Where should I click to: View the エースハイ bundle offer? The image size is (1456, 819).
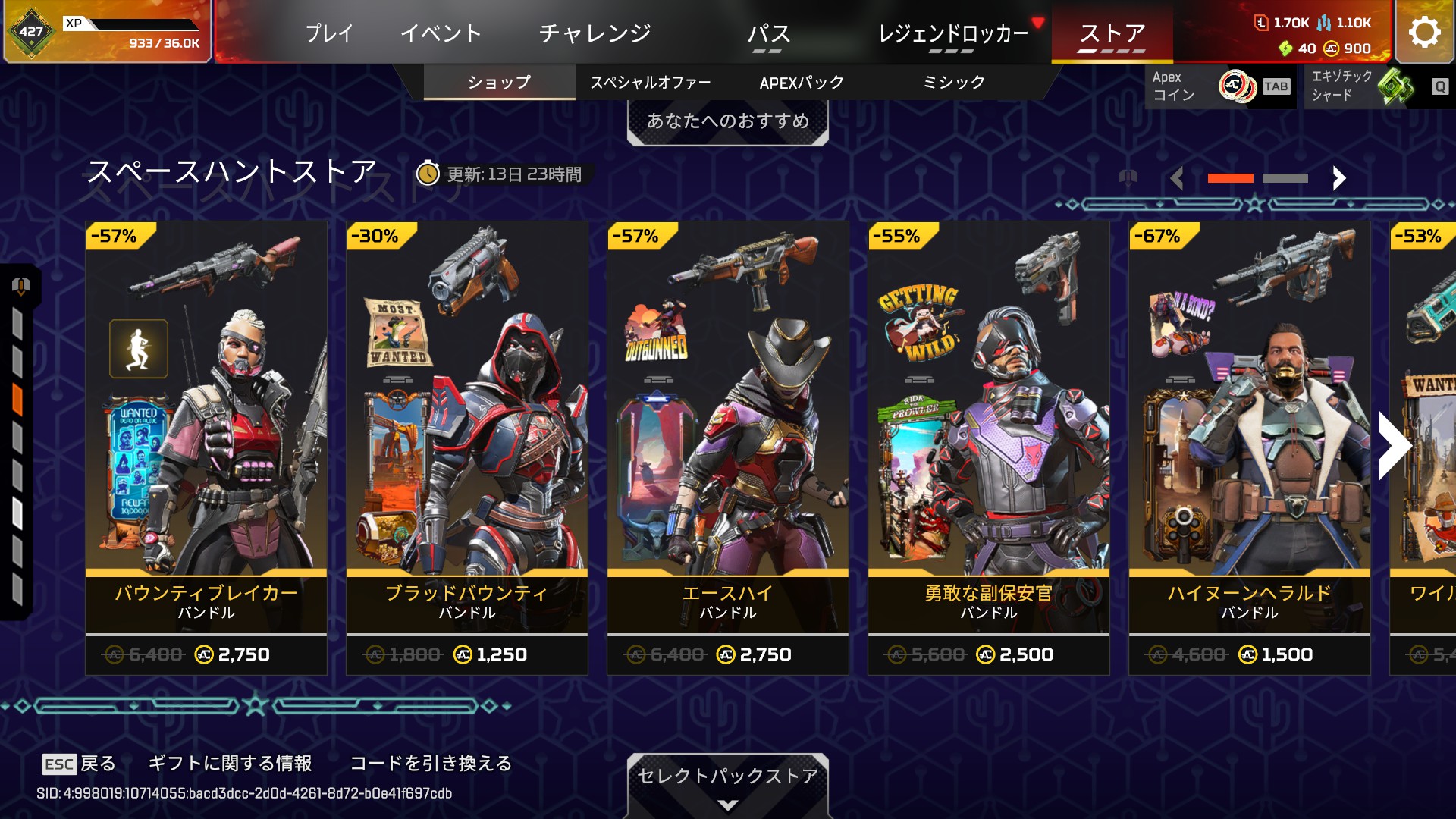[728, 447]
